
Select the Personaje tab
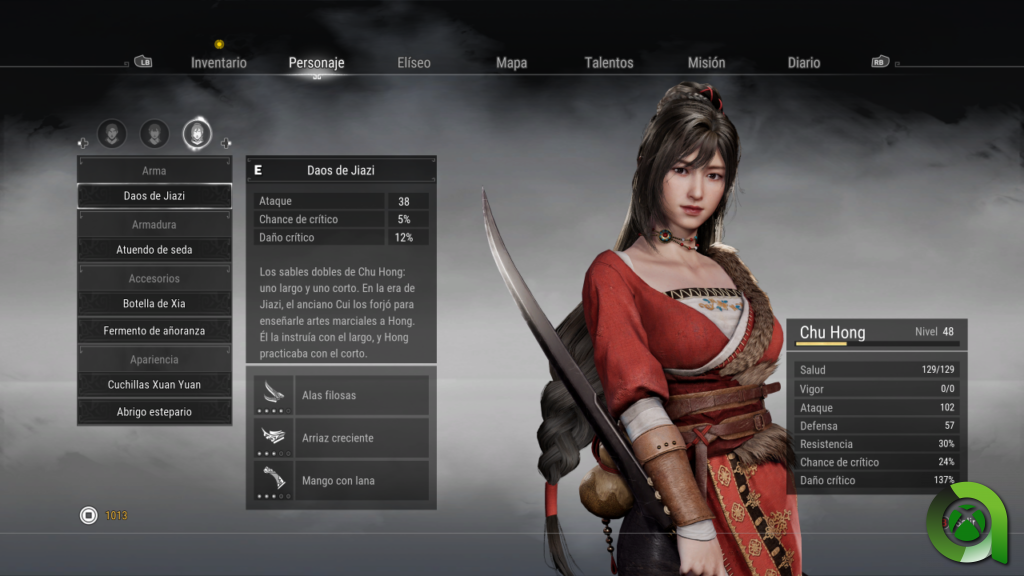pos(316,63)
